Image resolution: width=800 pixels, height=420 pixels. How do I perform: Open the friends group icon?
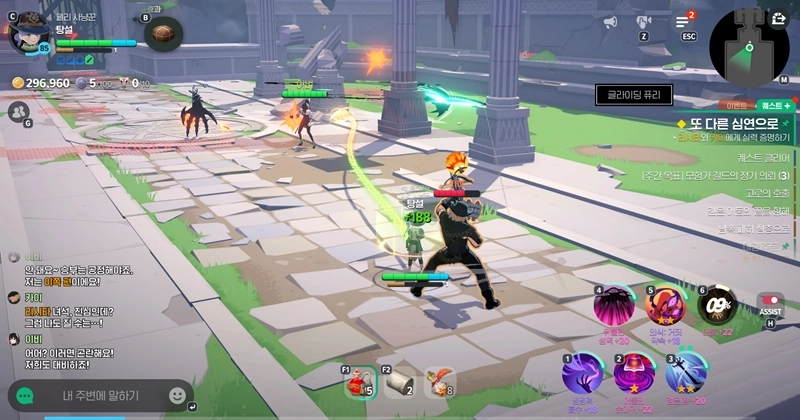click(x=17, y=111)
